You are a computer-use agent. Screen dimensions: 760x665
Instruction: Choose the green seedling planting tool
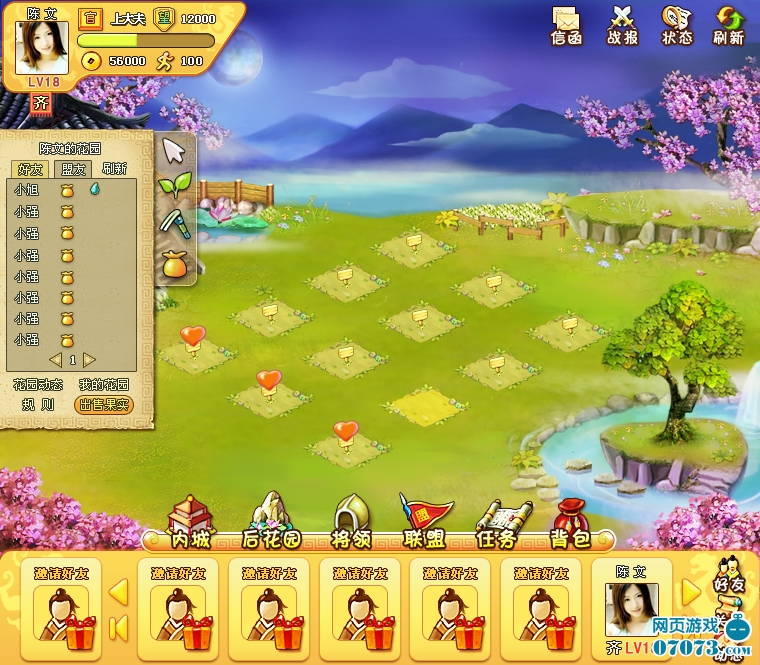pyautogui.click(x=175, y=186)
